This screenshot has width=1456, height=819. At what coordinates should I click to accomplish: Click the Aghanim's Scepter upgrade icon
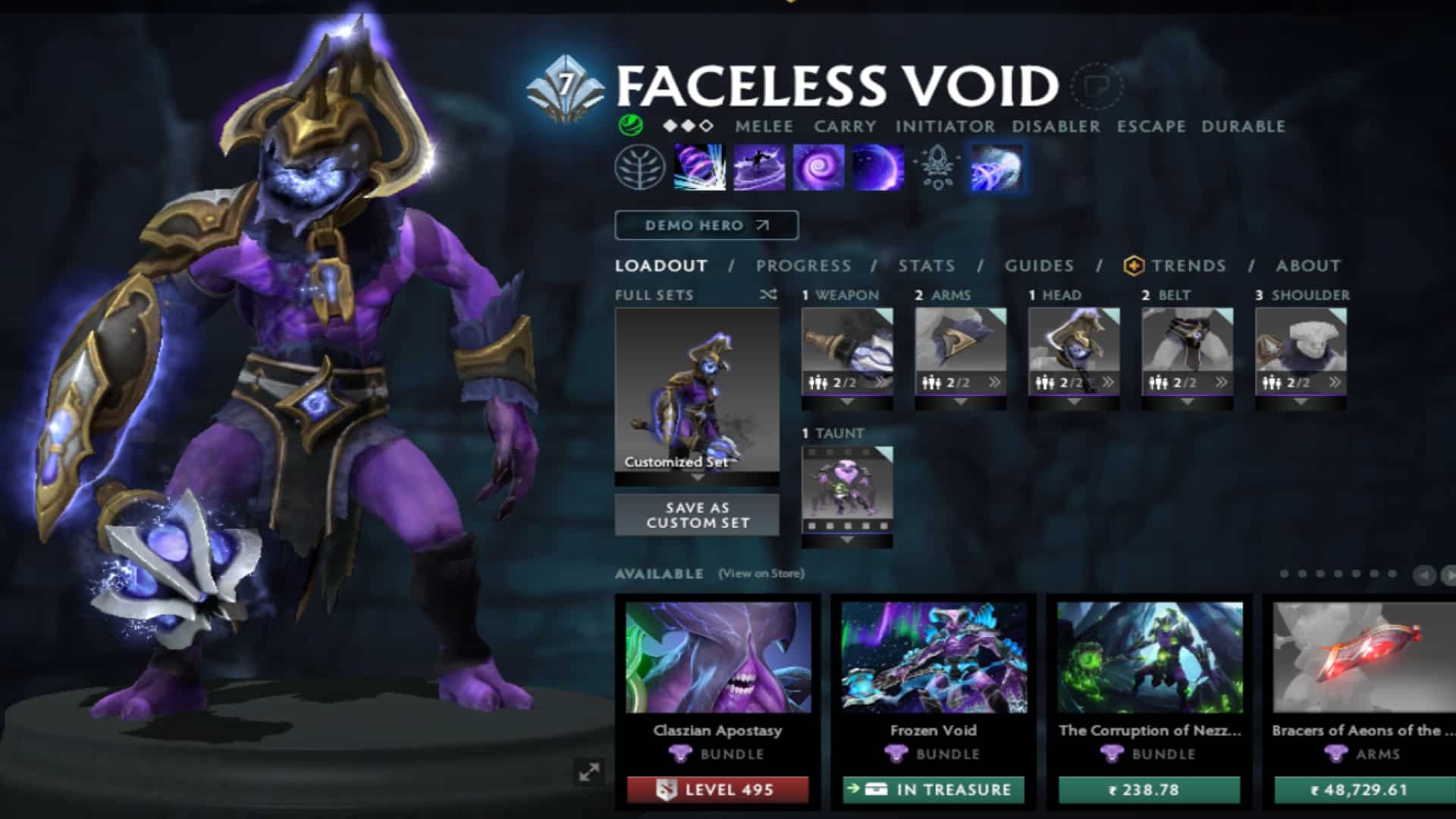click(939, 167)
